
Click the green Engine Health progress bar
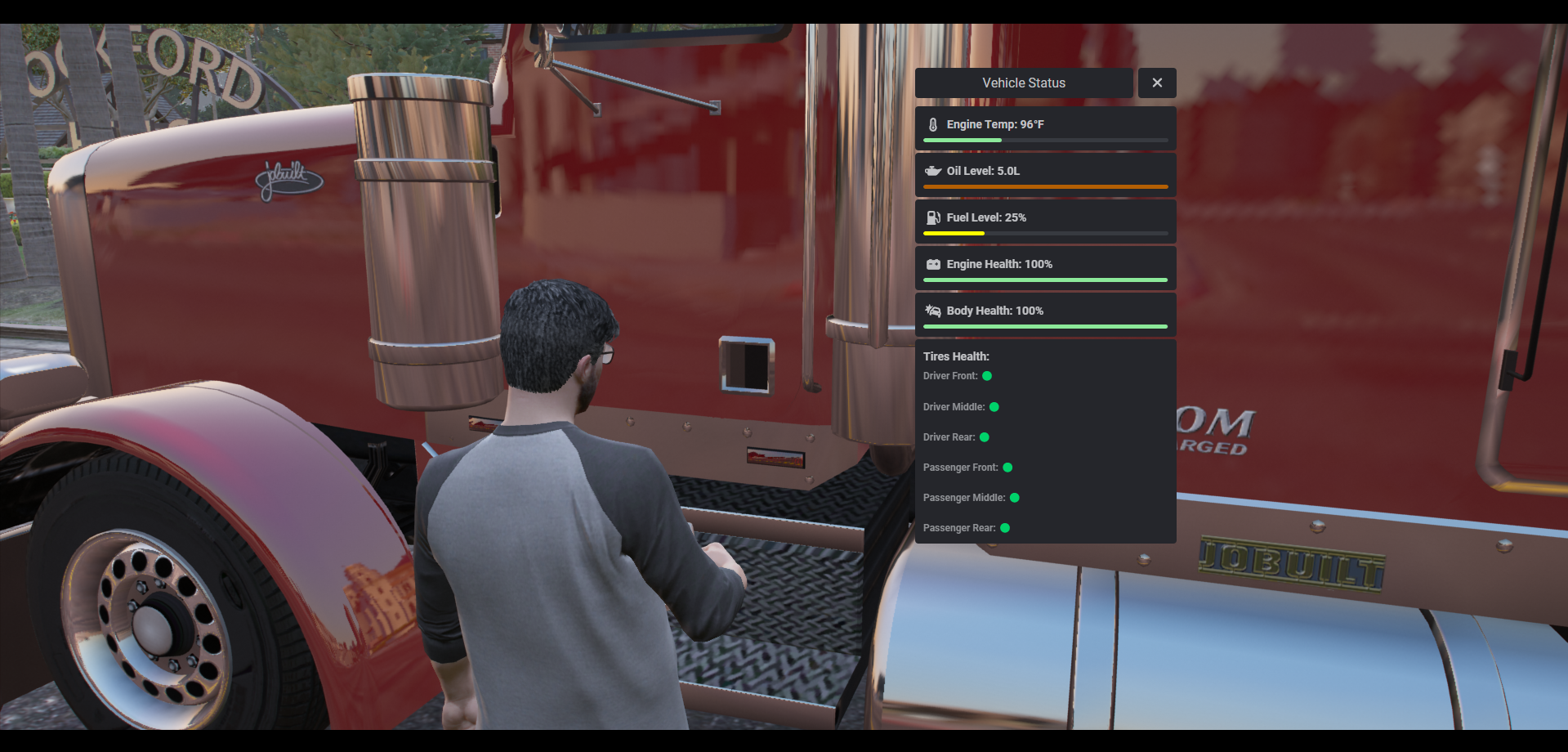(x=1045, y=280)
